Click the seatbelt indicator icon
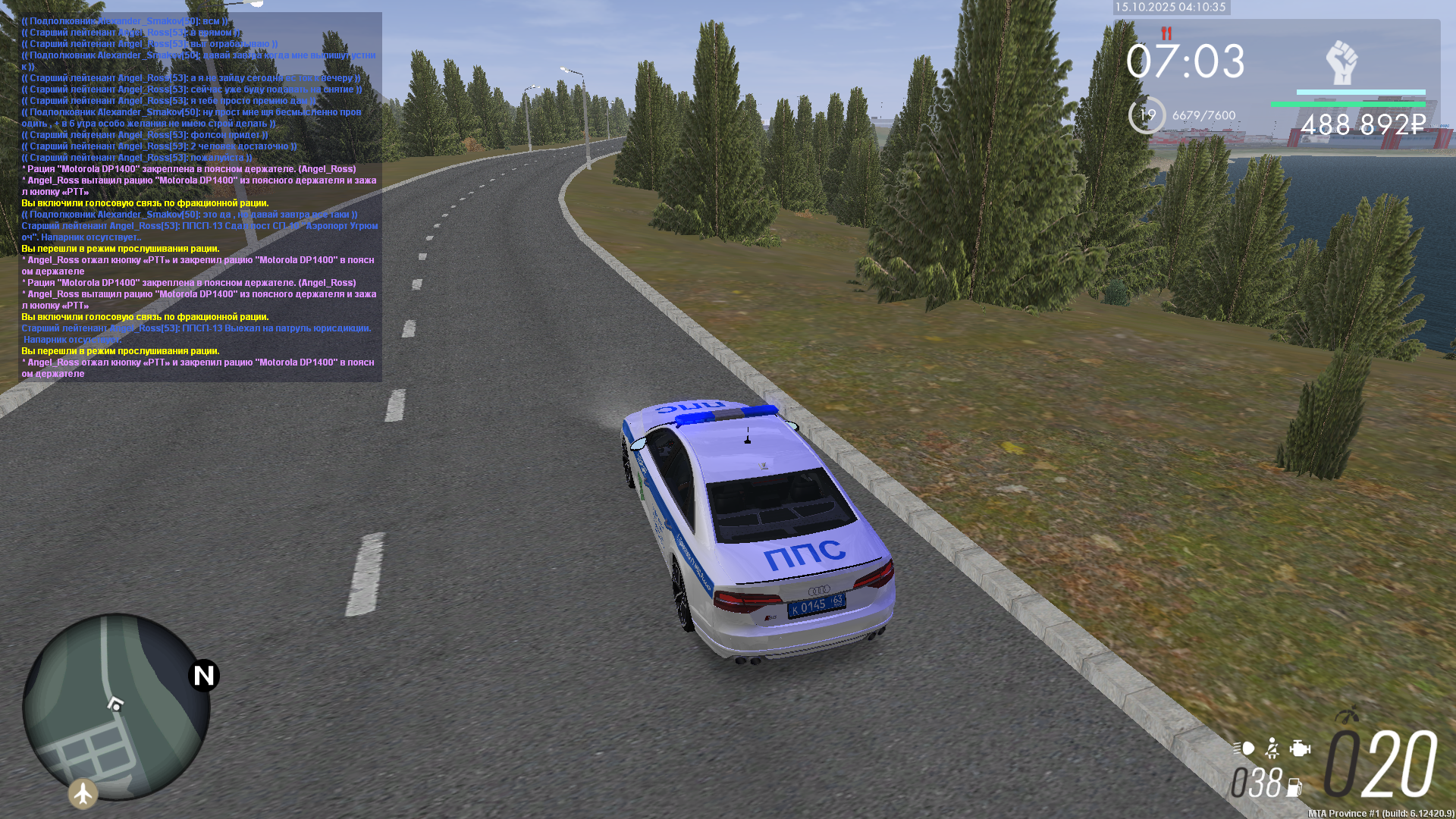The height and width of the screenshot is (819, 1456). 1272,748
